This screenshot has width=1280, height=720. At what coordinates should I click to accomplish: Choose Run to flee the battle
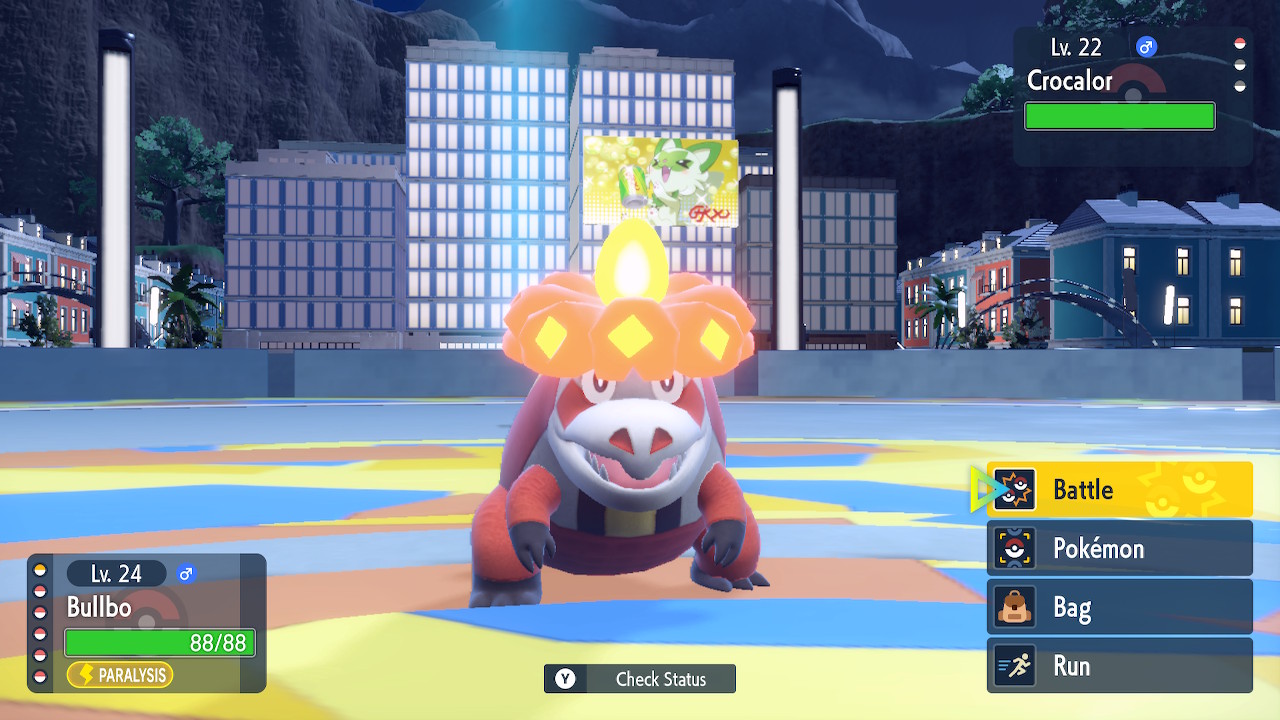click(1119, 666)
